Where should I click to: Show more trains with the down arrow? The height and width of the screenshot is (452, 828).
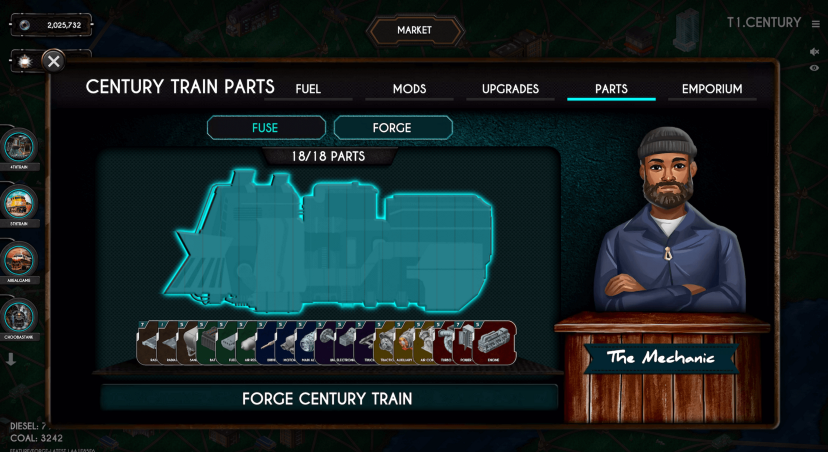click(11, 360)
